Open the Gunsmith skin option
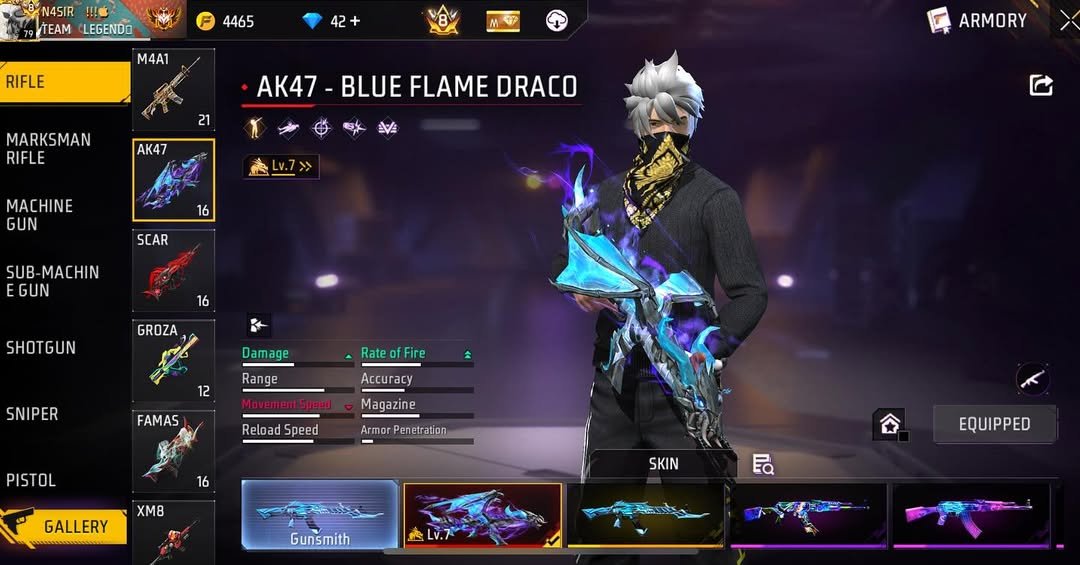 [x=320, y=515]
